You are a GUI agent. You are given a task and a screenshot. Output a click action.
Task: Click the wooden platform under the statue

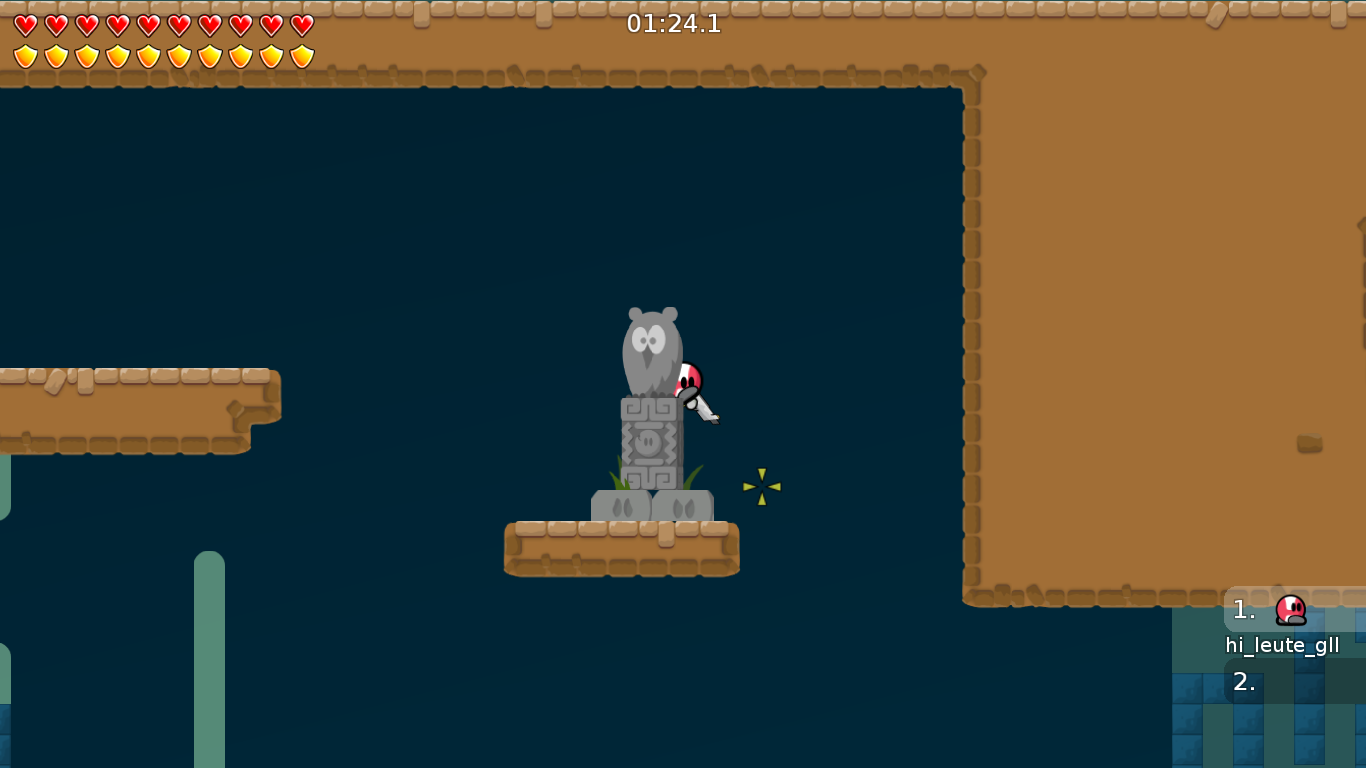click(x=620, y=547)
